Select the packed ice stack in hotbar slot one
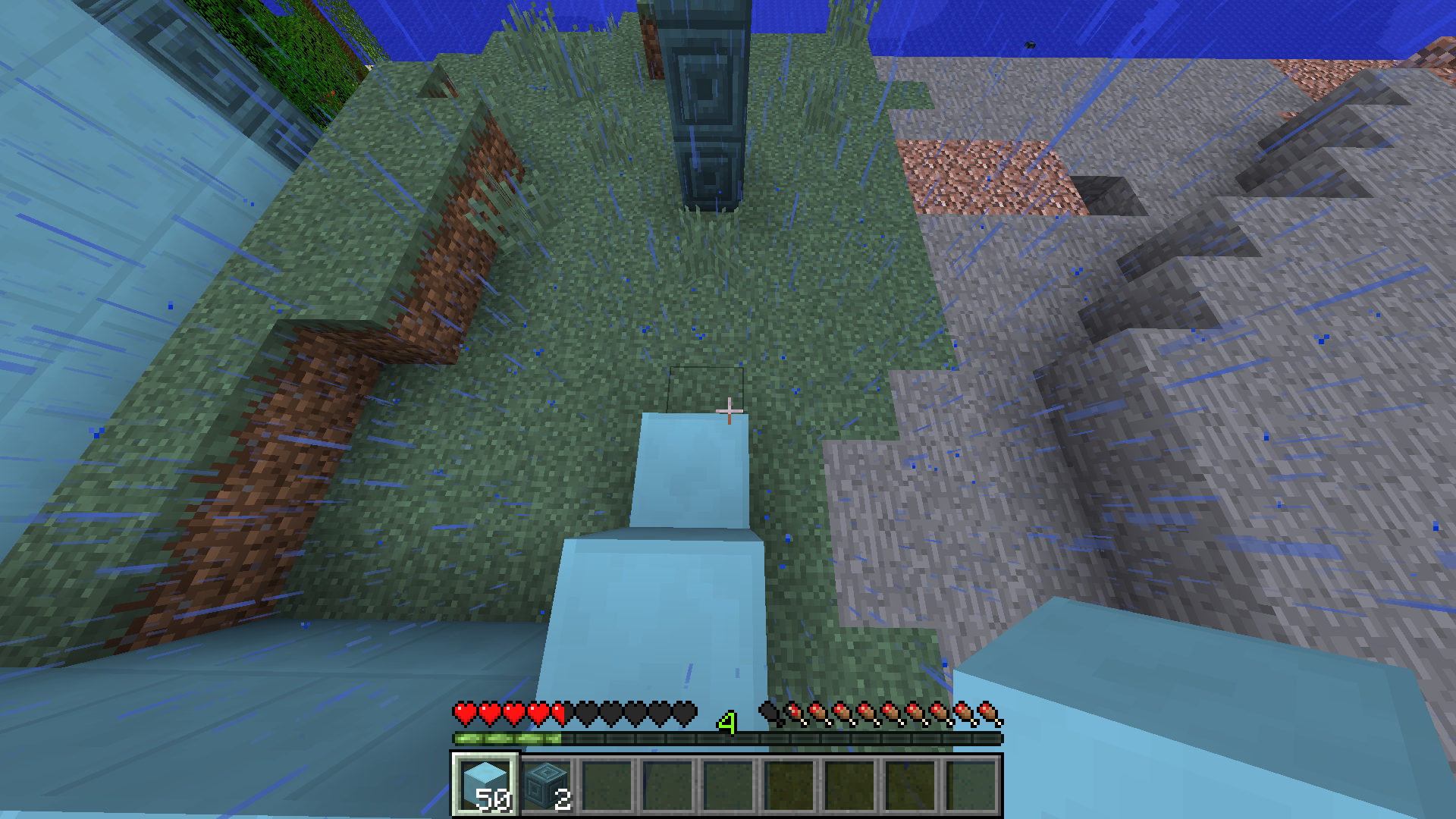 pyautogui.click(x=485, y=783)
